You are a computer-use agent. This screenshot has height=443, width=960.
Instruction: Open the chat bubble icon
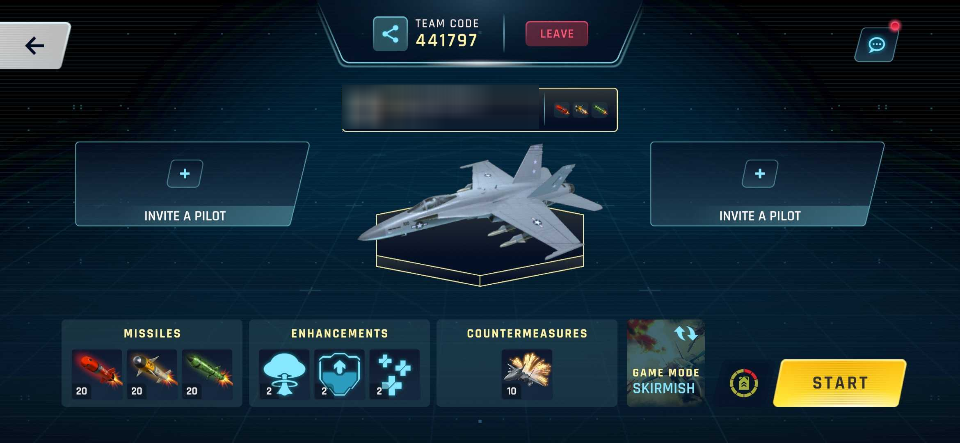(x=876, y=45)
